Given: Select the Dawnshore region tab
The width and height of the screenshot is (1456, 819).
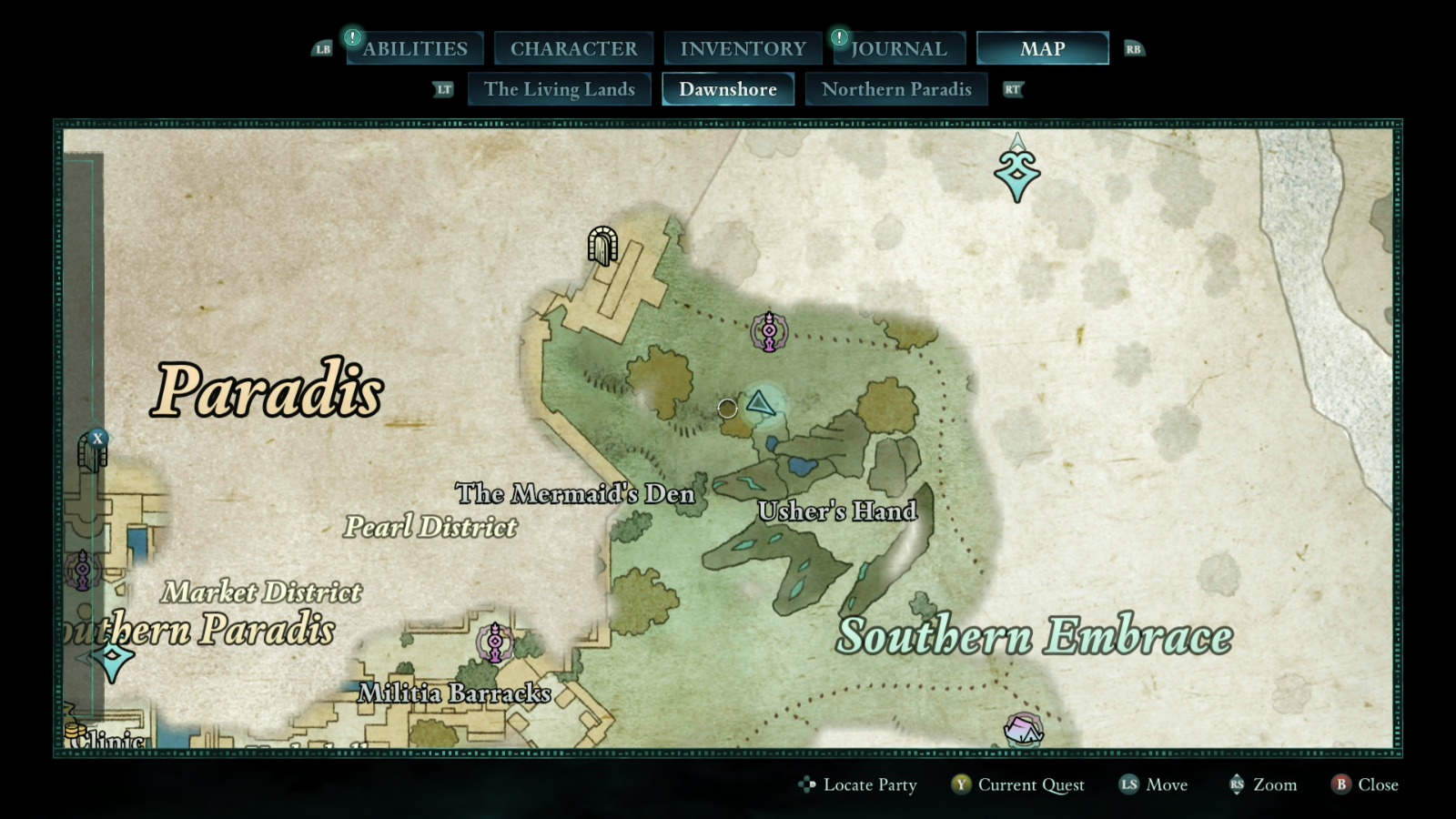Looking at the screenshot, I should [x=727, y=88].
